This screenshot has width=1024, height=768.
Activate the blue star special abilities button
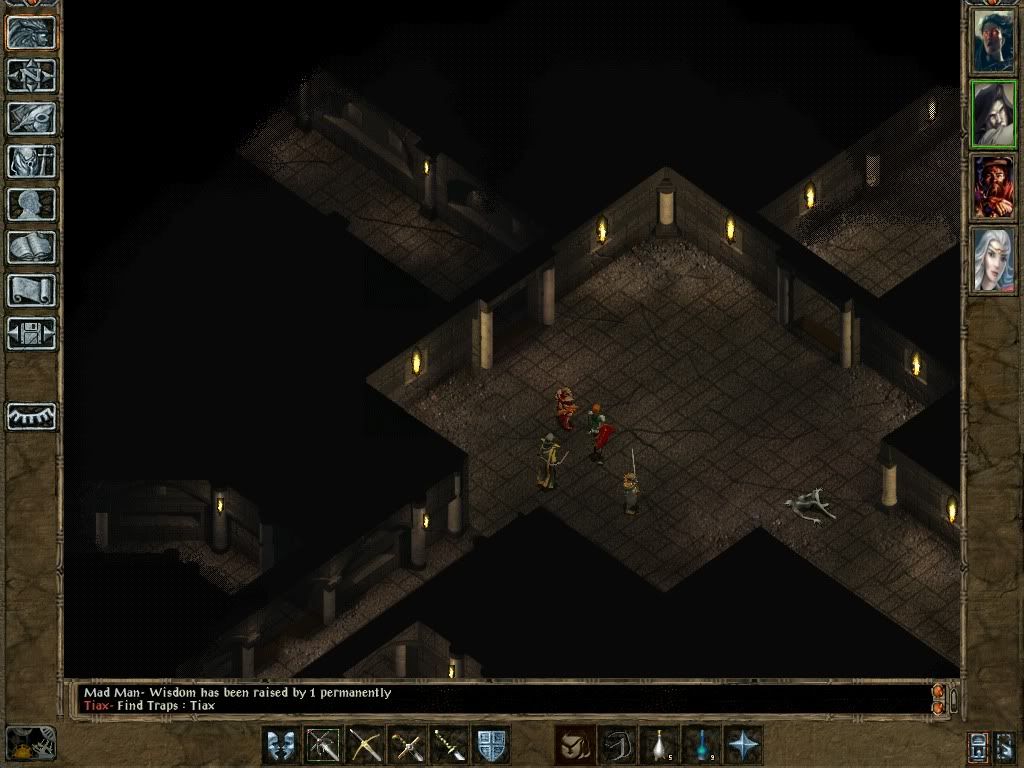click(744, 745)
